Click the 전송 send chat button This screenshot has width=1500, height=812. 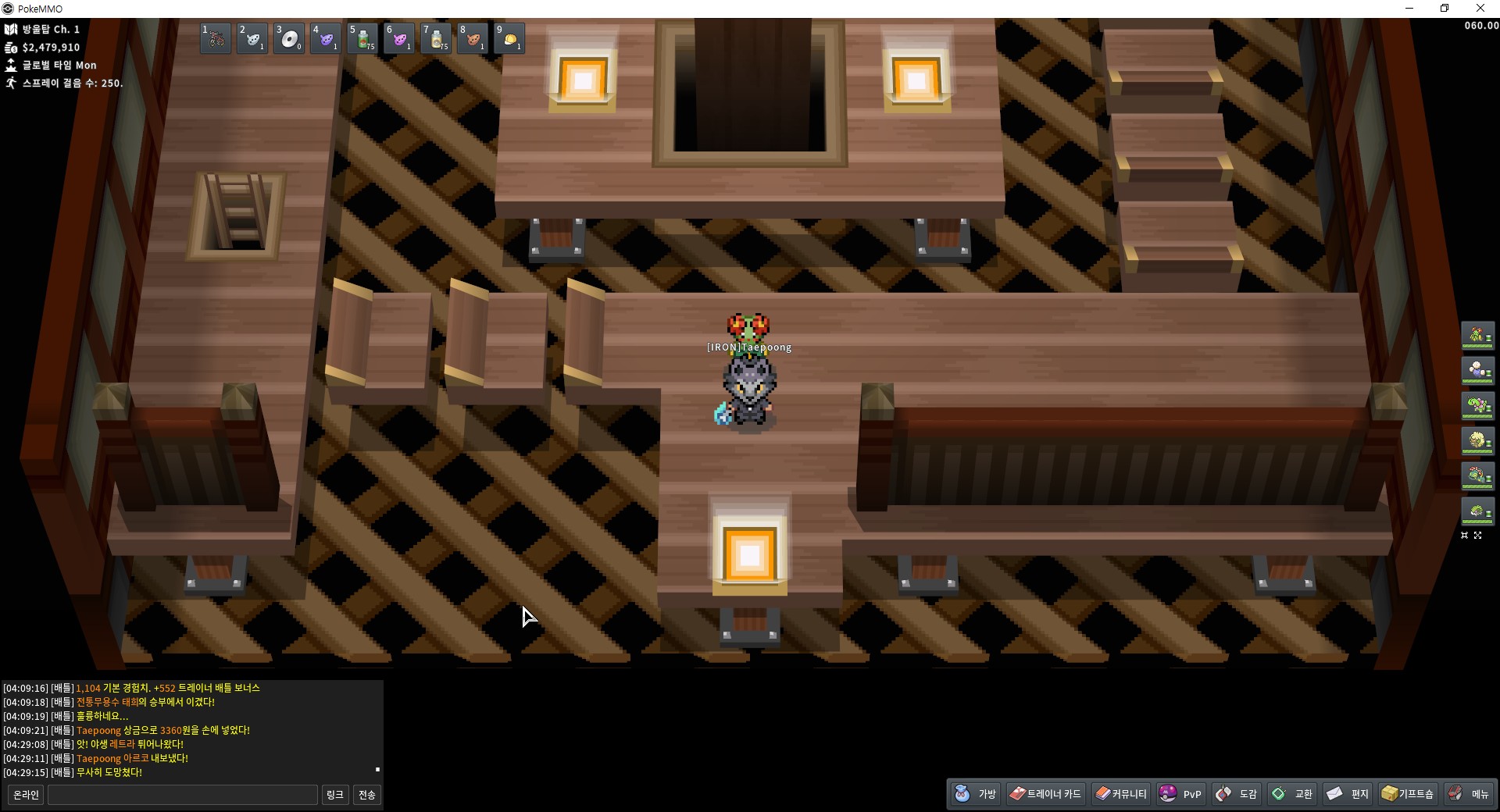click(x=366, y=795)
